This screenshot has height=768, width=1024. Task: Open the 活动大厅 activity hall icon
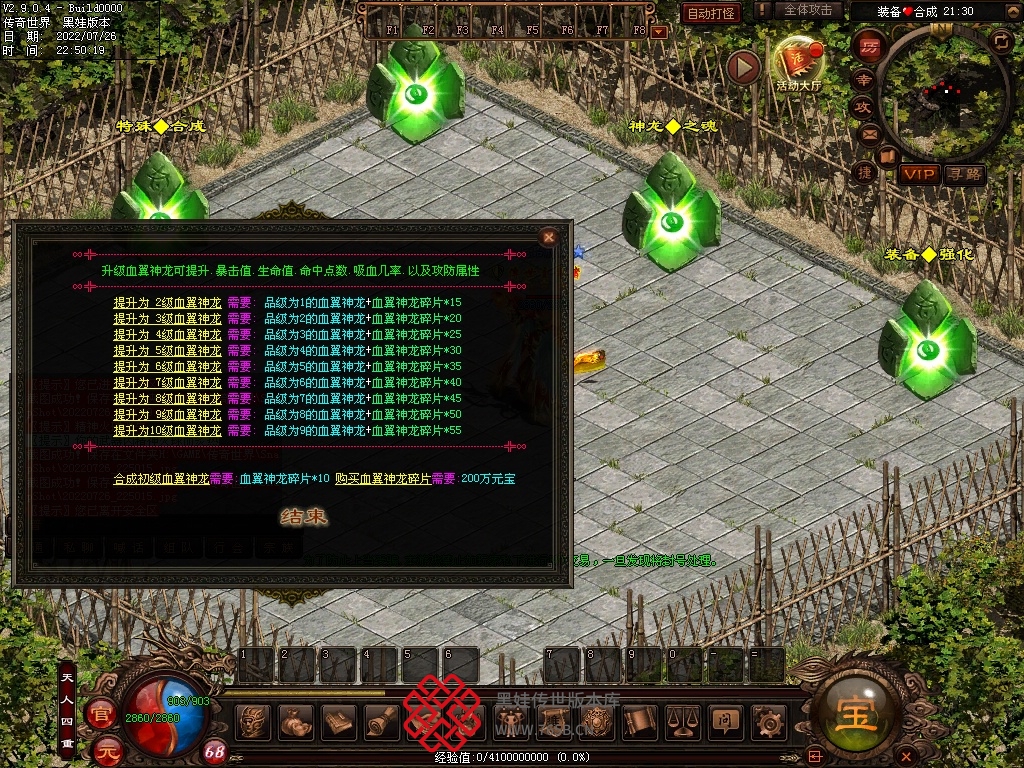(797, 64)
